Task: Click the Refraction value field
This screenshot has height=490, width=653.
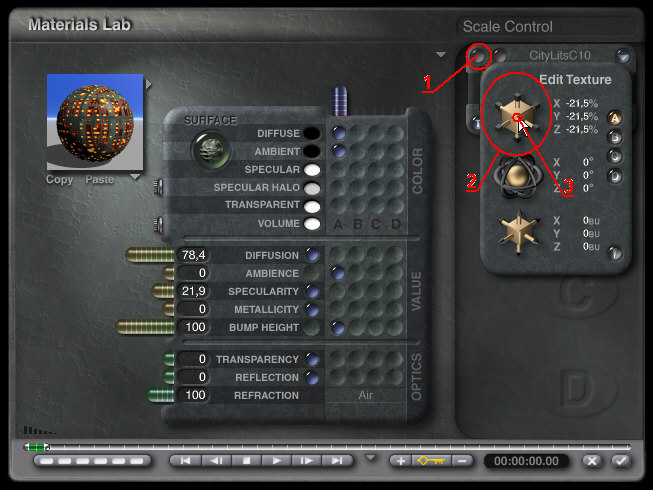Action: (193, 396)
